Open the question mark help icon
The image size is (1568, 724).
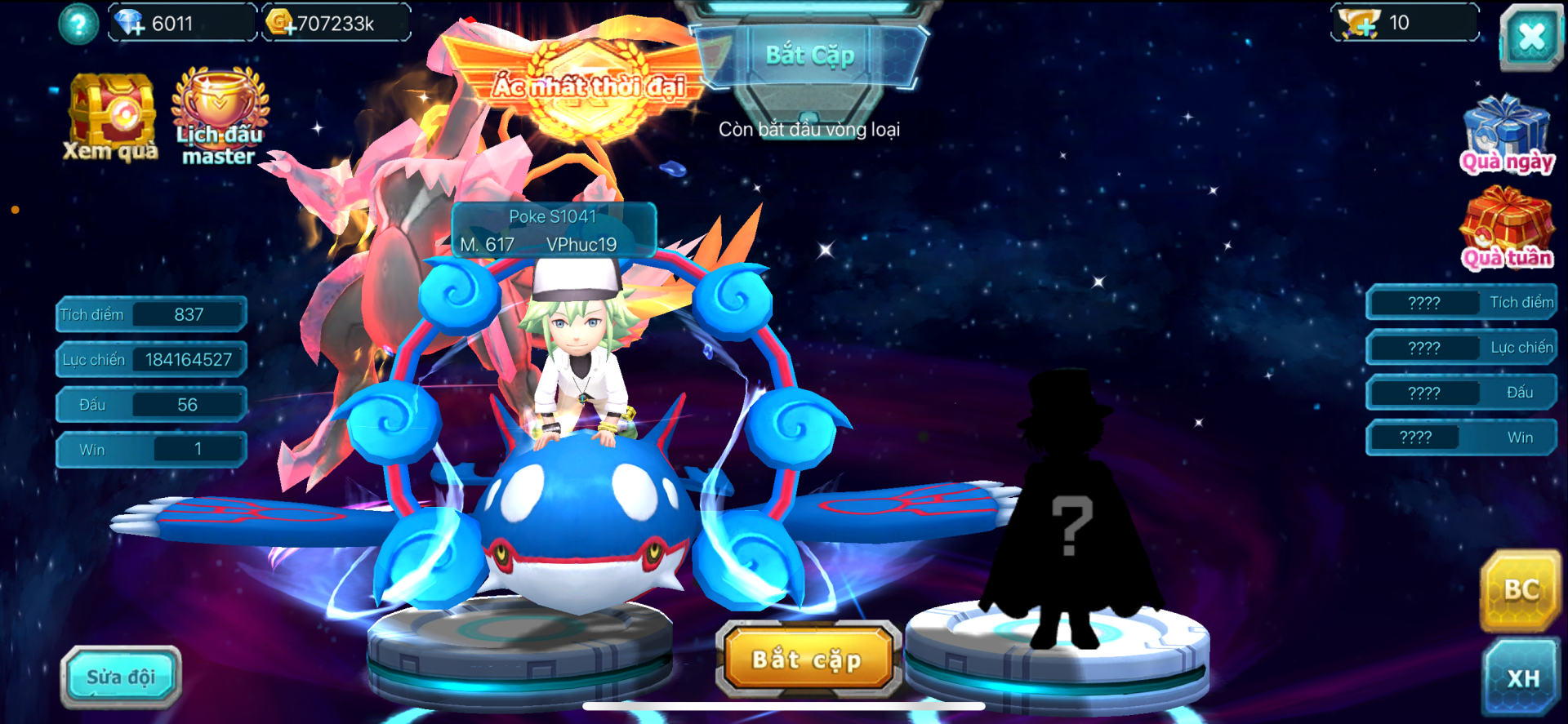coord(78,24)
